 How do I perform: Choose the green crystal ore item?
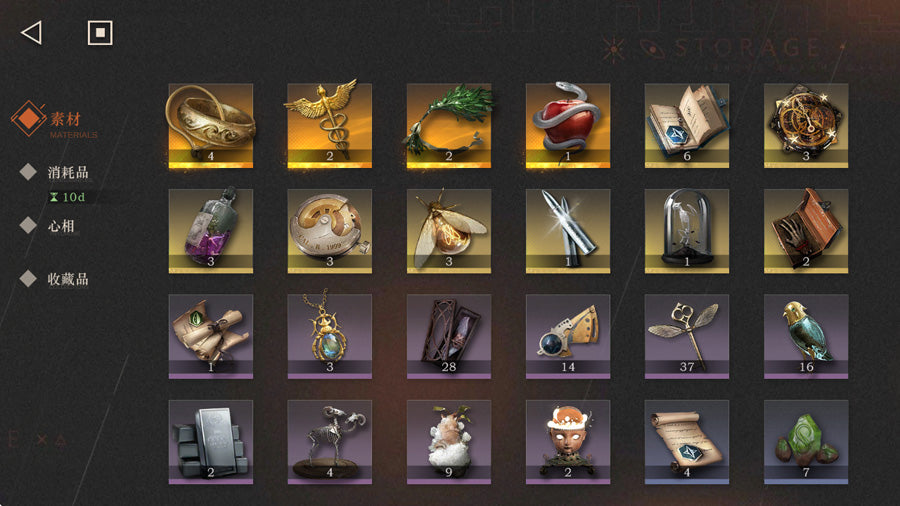click(806, 442)
